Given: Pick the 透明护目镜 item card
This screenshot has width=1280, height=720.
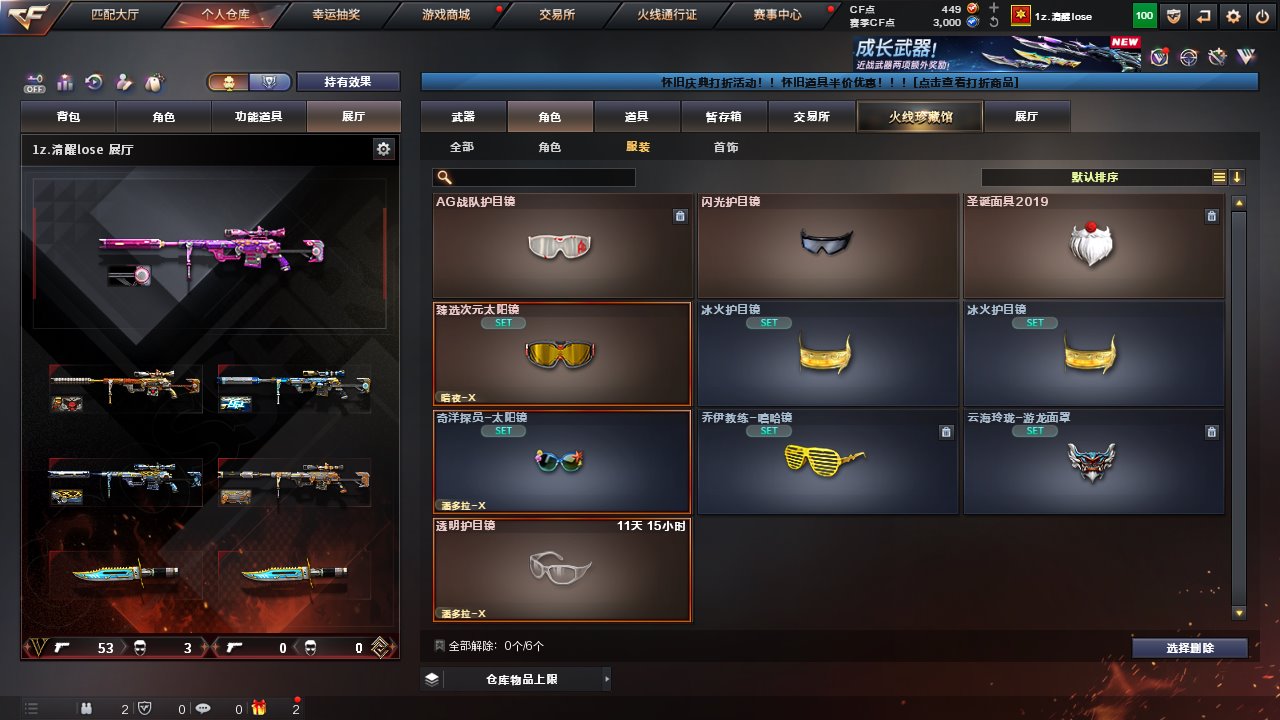Looking at the screenshot, I should pos(562,570).
